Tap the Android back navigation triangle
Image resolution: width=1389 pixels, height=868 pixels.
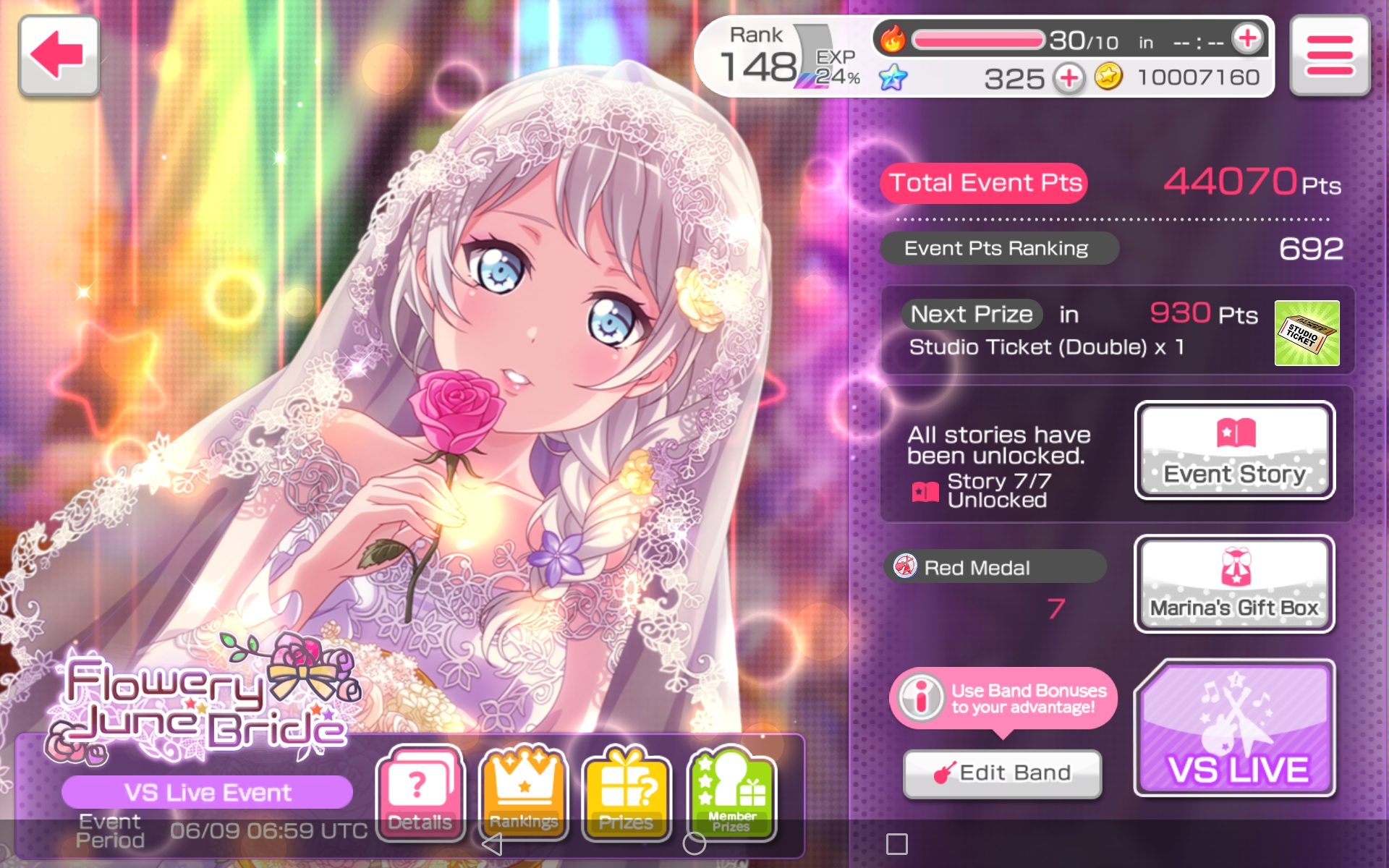[492, 843]
